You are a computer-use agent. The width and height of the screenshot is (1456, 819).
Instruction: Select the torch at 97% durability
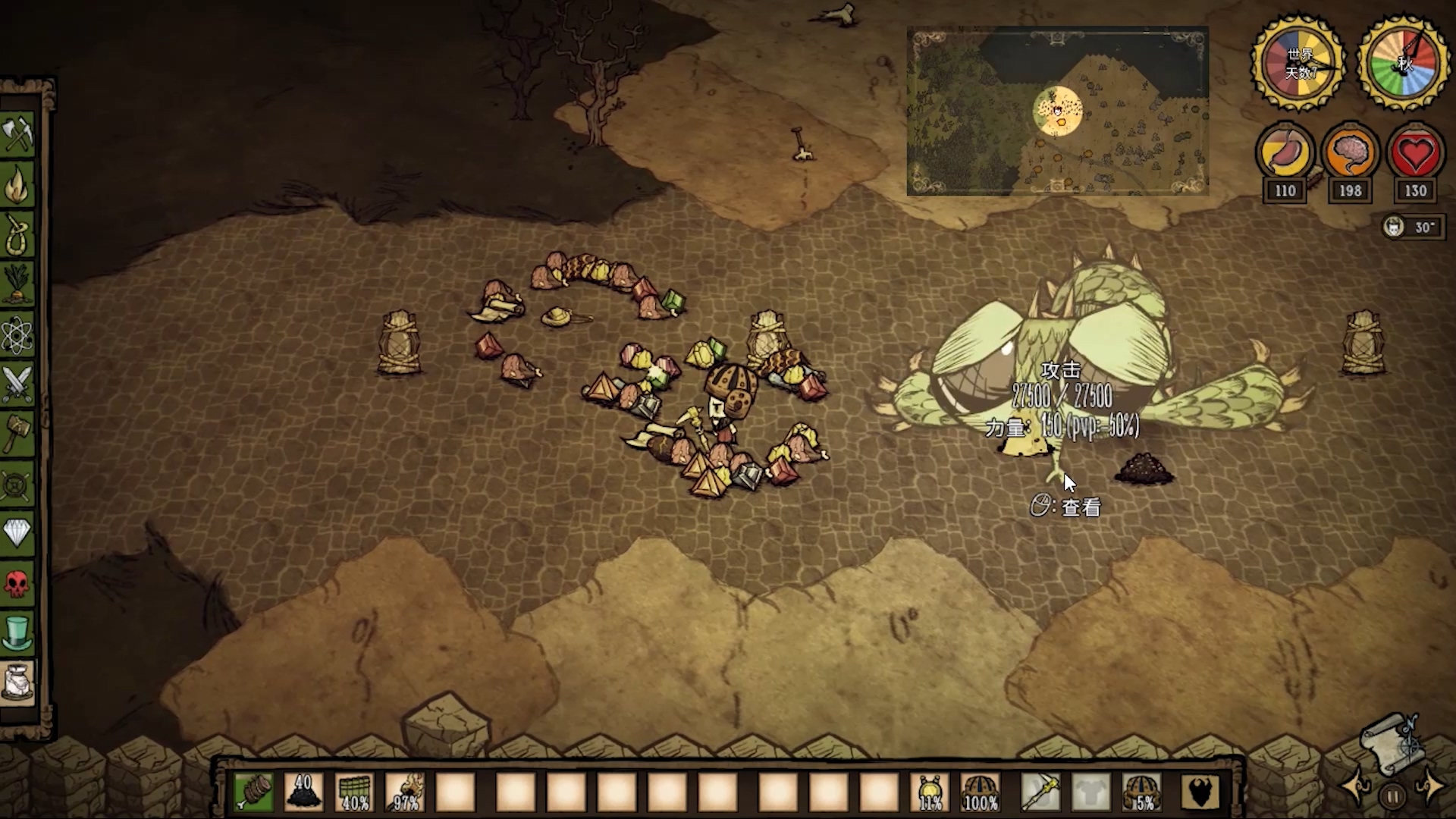tap(405, 792)
